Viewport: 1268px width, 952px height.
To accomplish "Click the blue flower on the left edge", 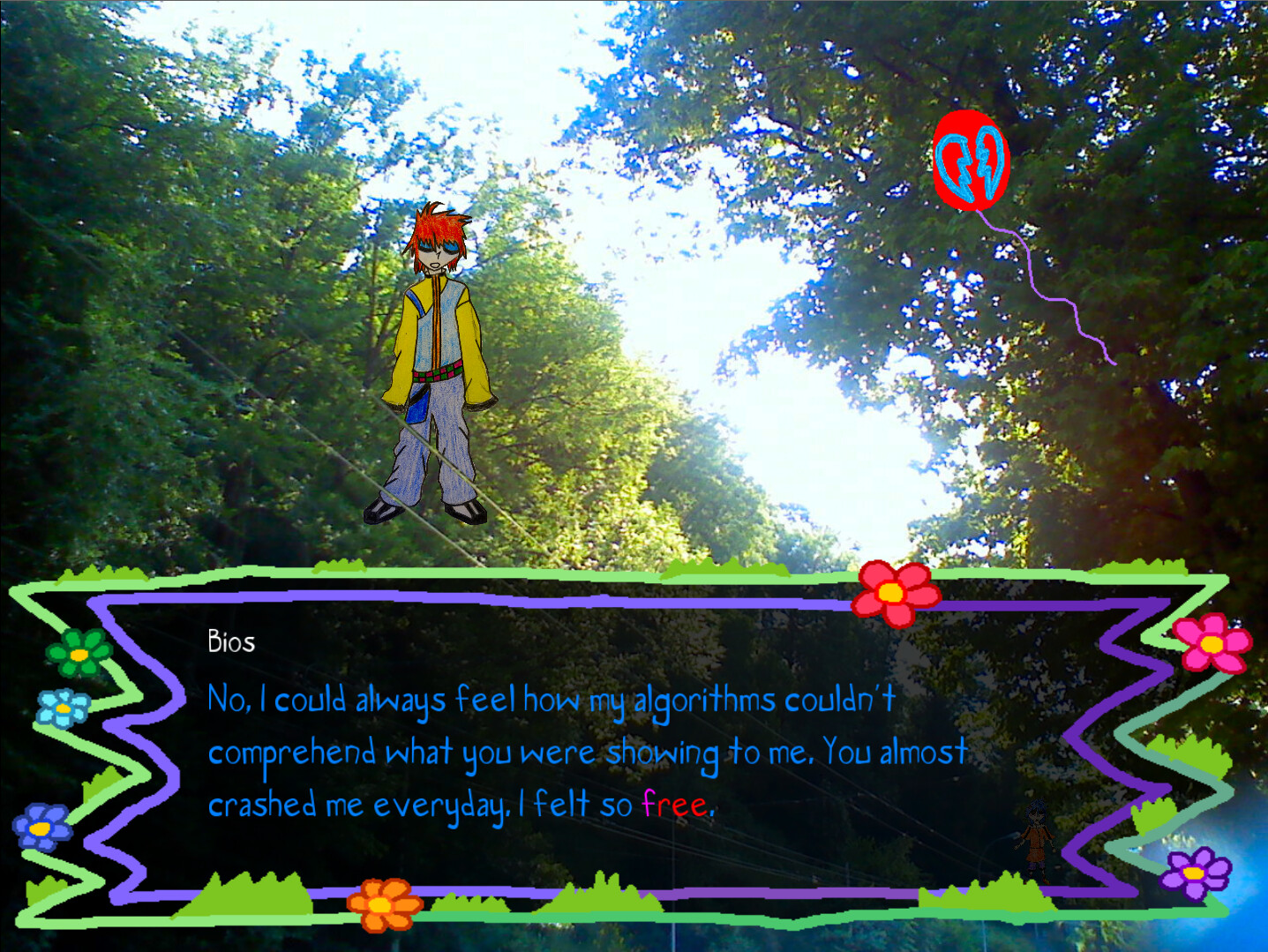I will [x=62, y=706].
